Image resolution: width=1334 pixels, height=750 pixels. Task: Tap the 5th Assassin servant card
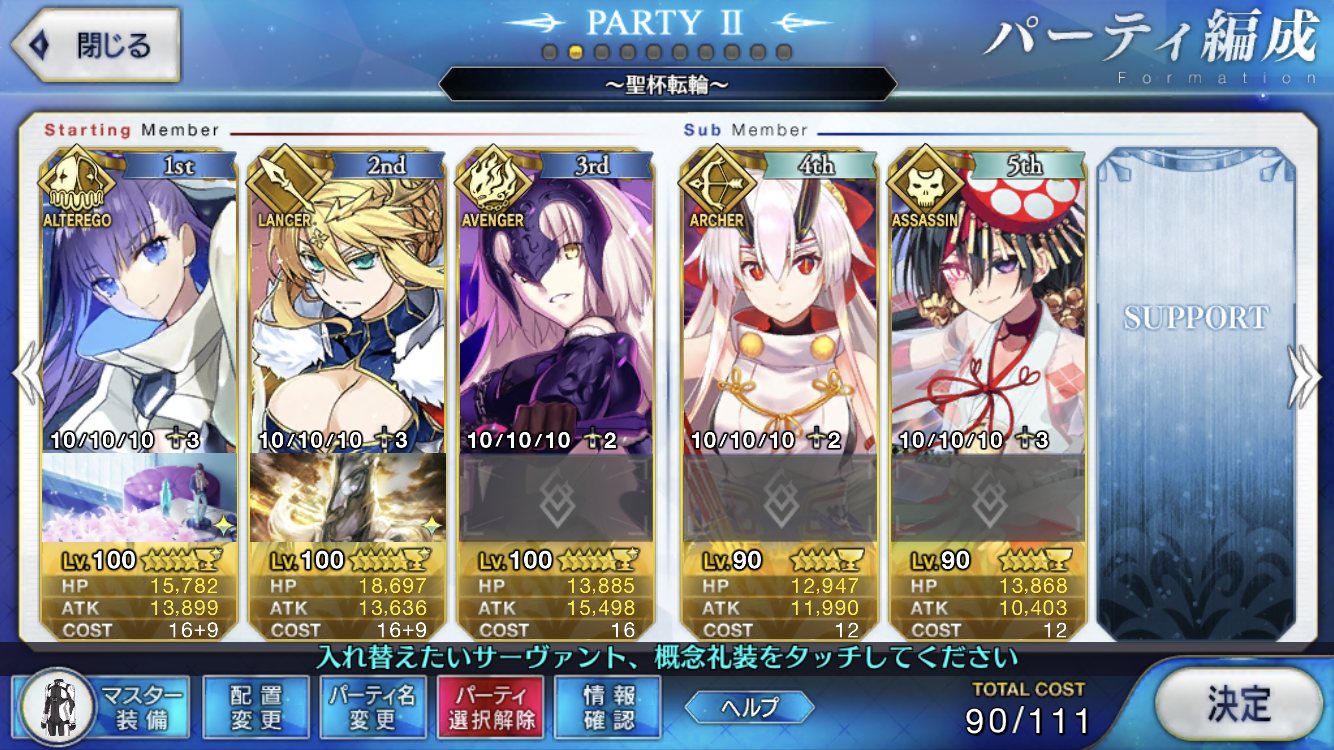coord(988,300)
